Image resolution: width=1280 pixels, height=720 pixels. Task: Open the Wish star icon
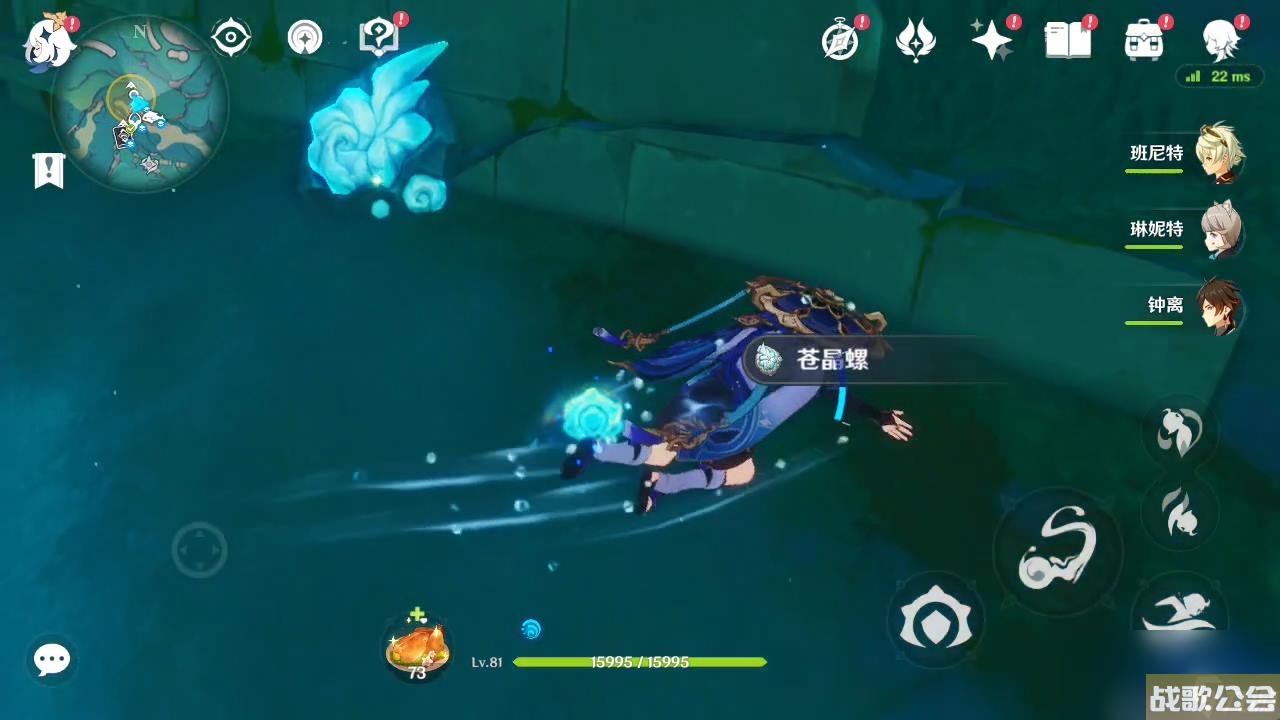coord(992,38)
